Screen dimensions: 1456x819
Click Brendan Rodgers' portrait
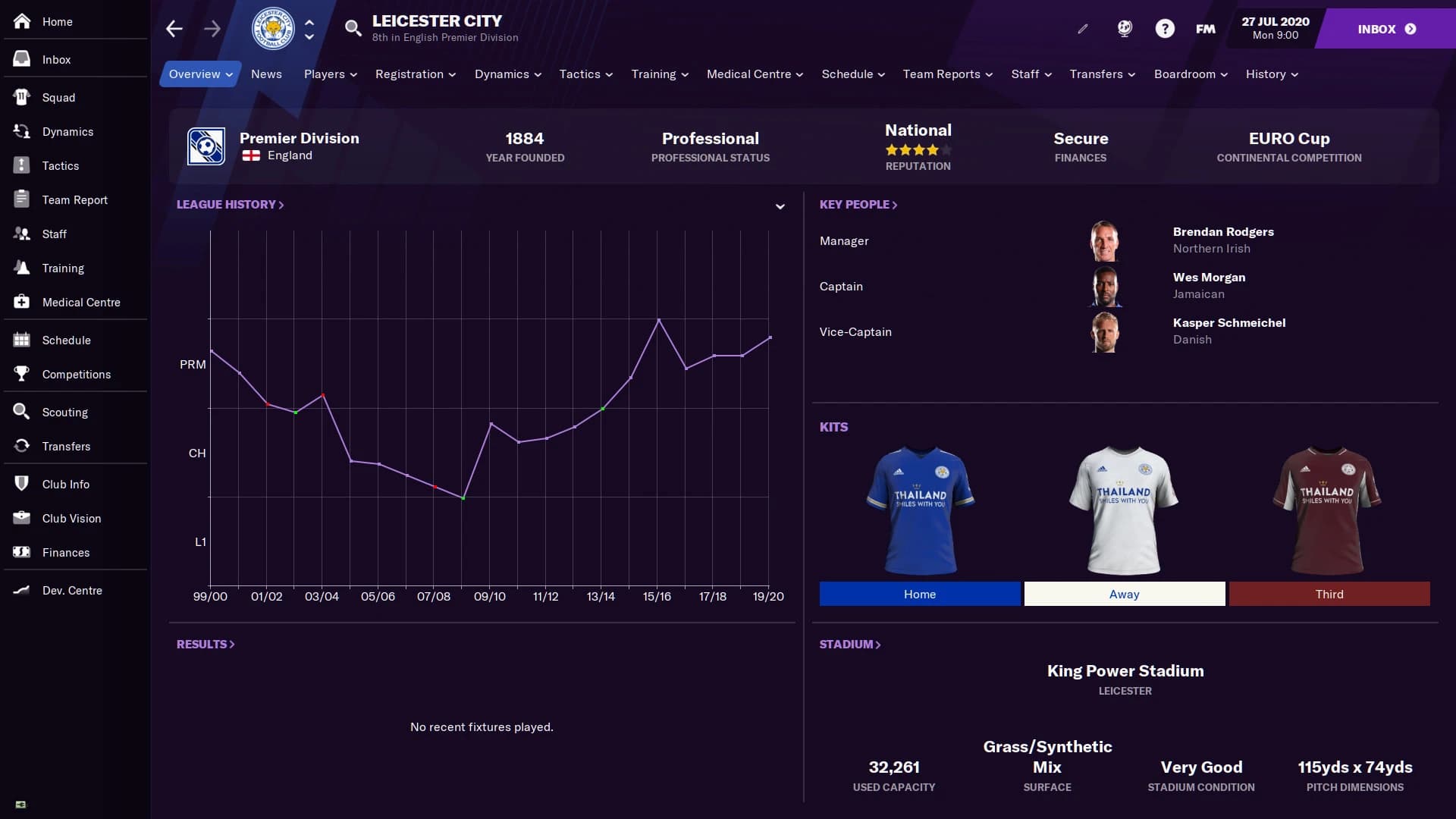pyautogui.click(x=1106, y=240)
